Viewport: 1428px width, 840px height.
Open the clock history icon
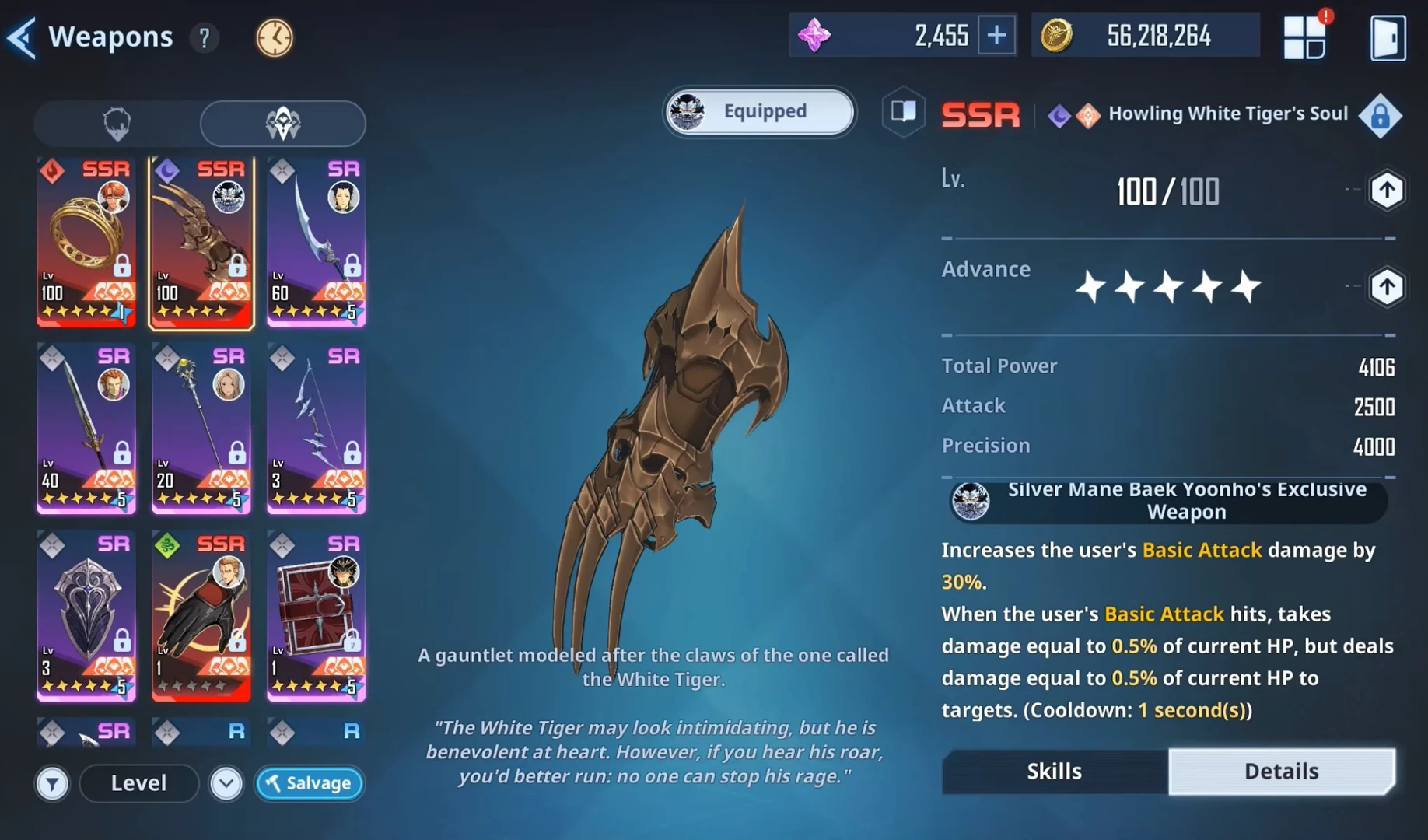[275, 37]
